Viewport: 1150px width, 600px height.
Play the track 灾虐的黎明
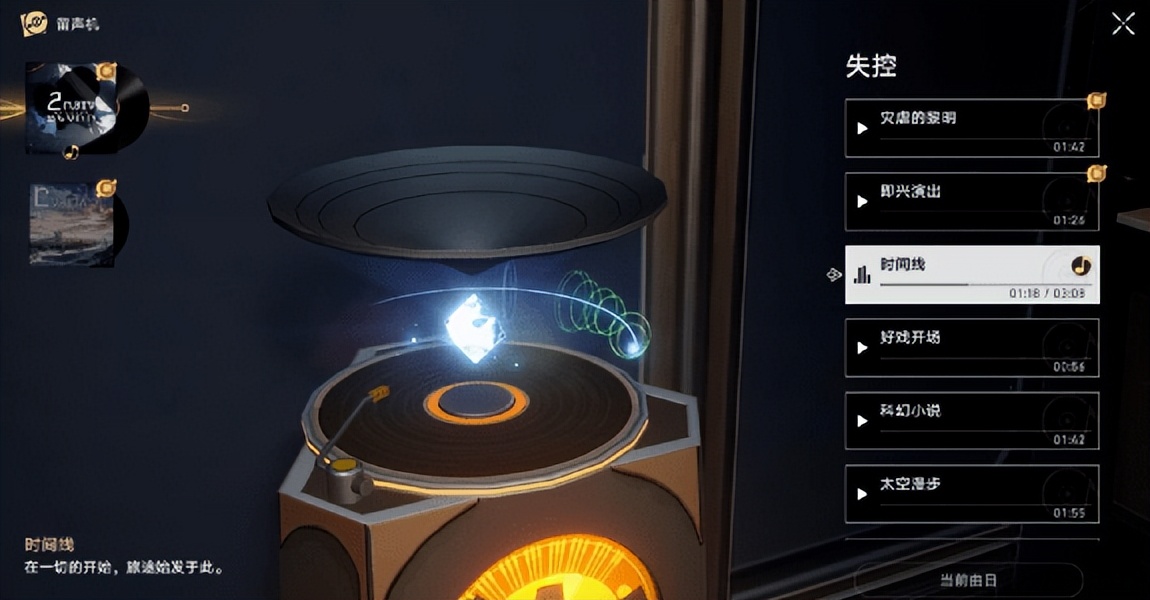click(862, 128)
